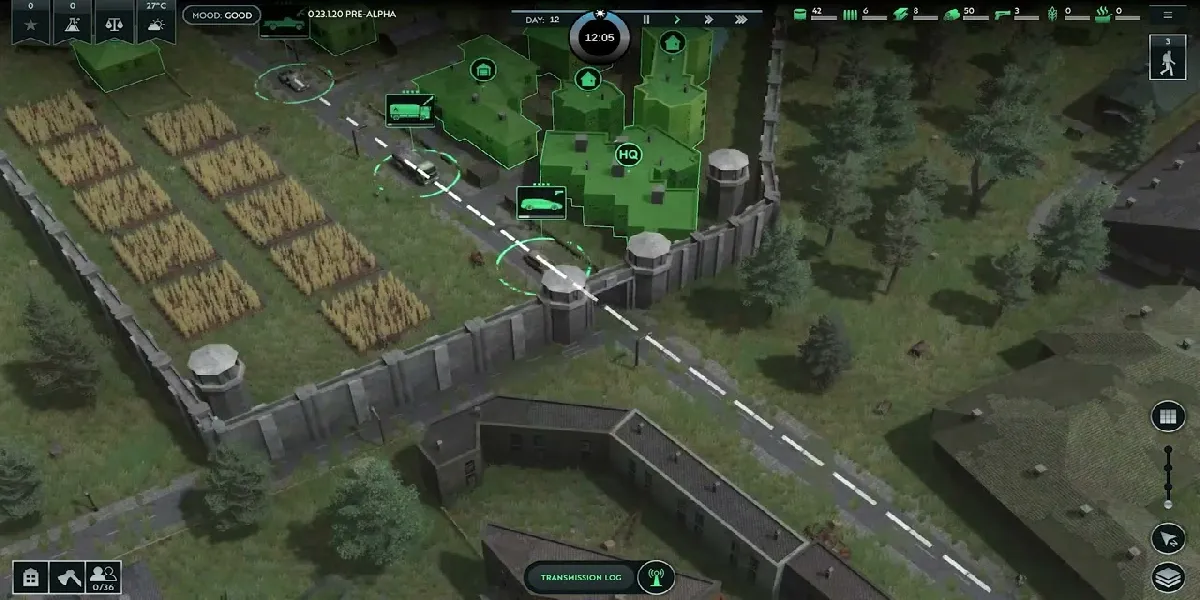Click the cursor pointer mode button
Viewport: 1200px width, 600px height.
pyautogui.click(x=1167, y=538)
